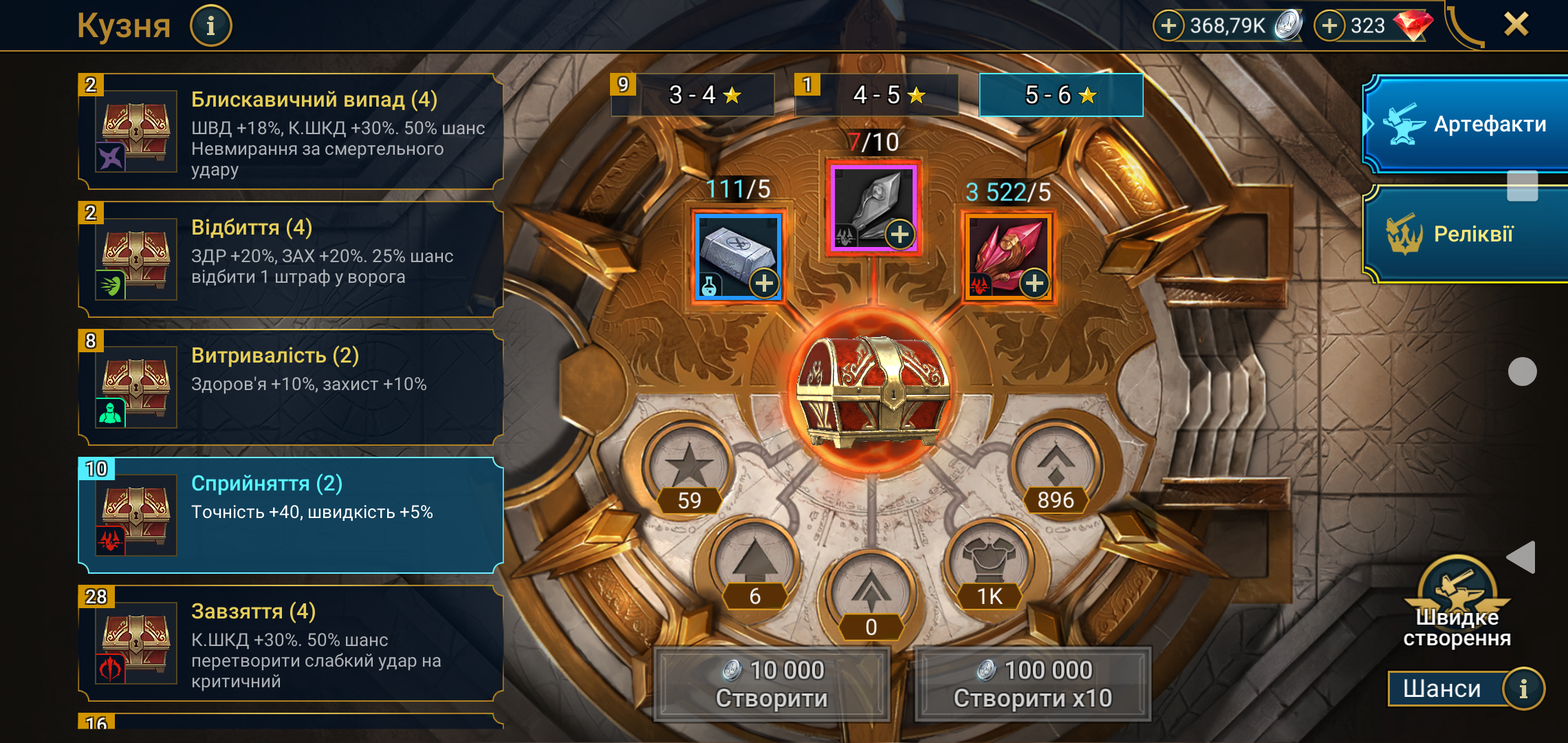Viewport: 1568px width, 743px height.
Task: Add the silver ingot material
Action: [764, 283]
